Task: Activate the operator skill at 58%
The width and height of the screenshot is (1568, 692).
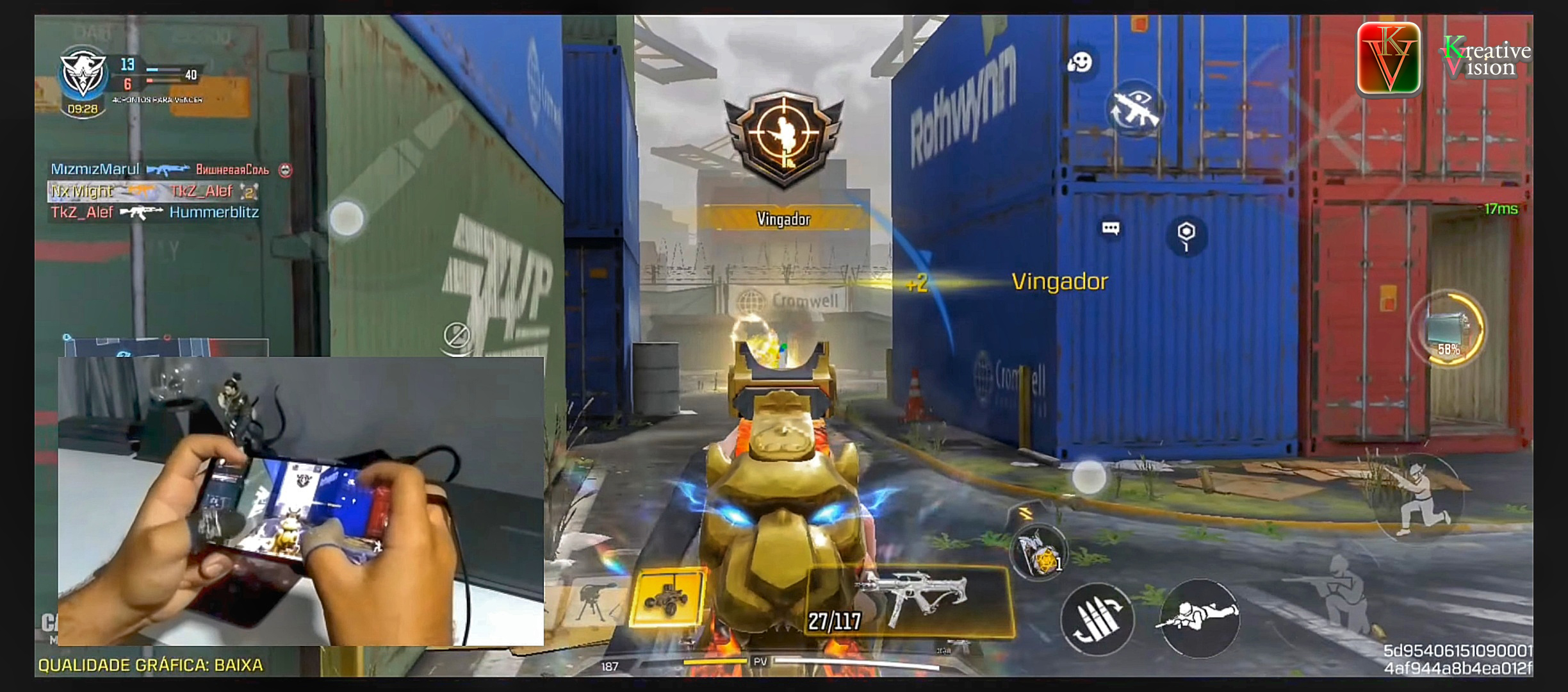Action: pos(1450,330)
